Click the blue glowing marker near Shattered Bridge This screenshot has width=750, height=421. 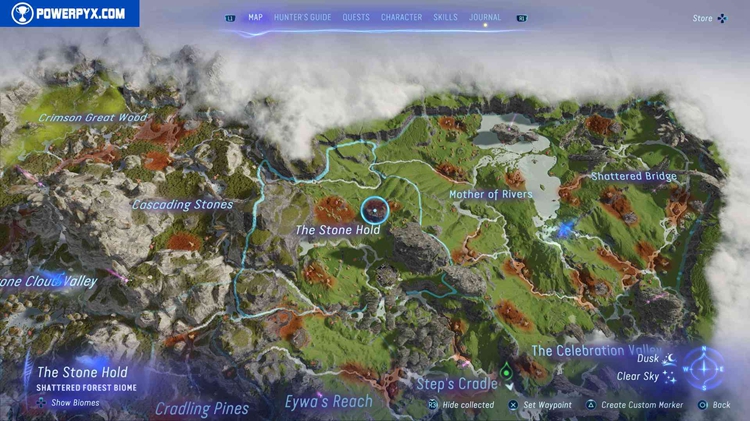(x=566, y=229)
